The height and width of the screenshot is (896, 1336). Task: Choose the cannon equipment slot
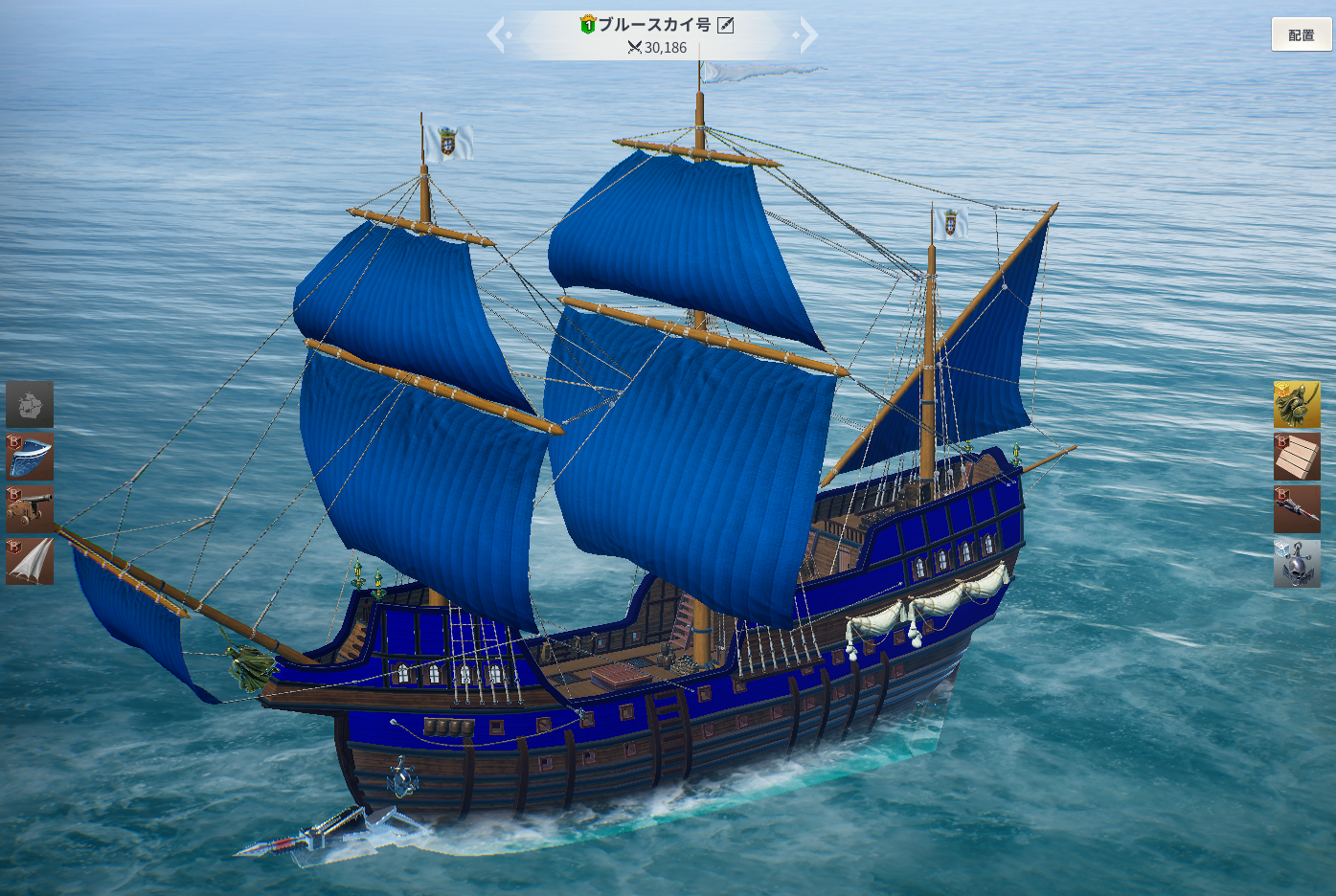coord(30,509)
